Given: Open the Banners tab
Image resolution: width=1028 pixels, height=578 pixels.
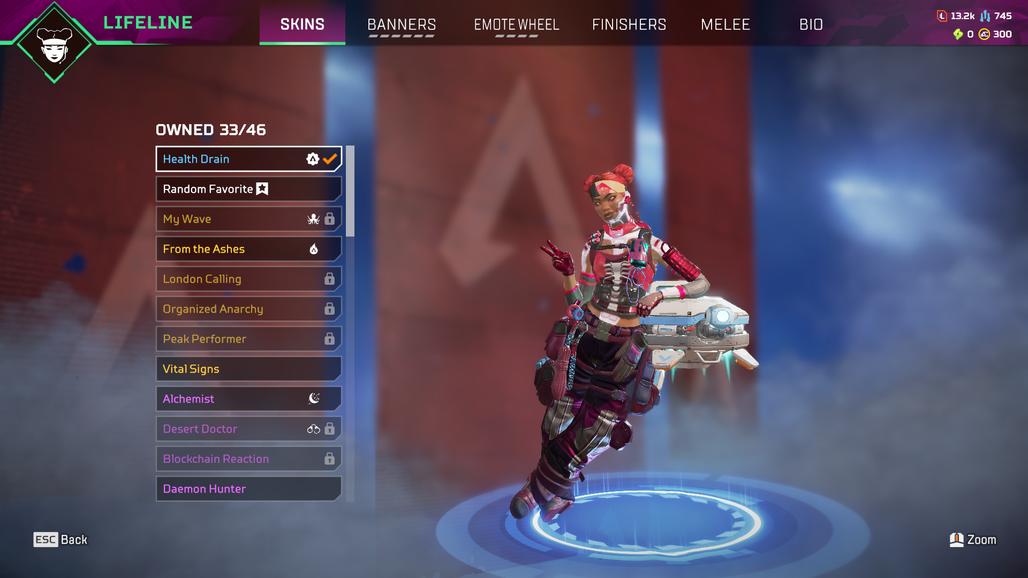Looking at the screenshot, I should point(401,24).
